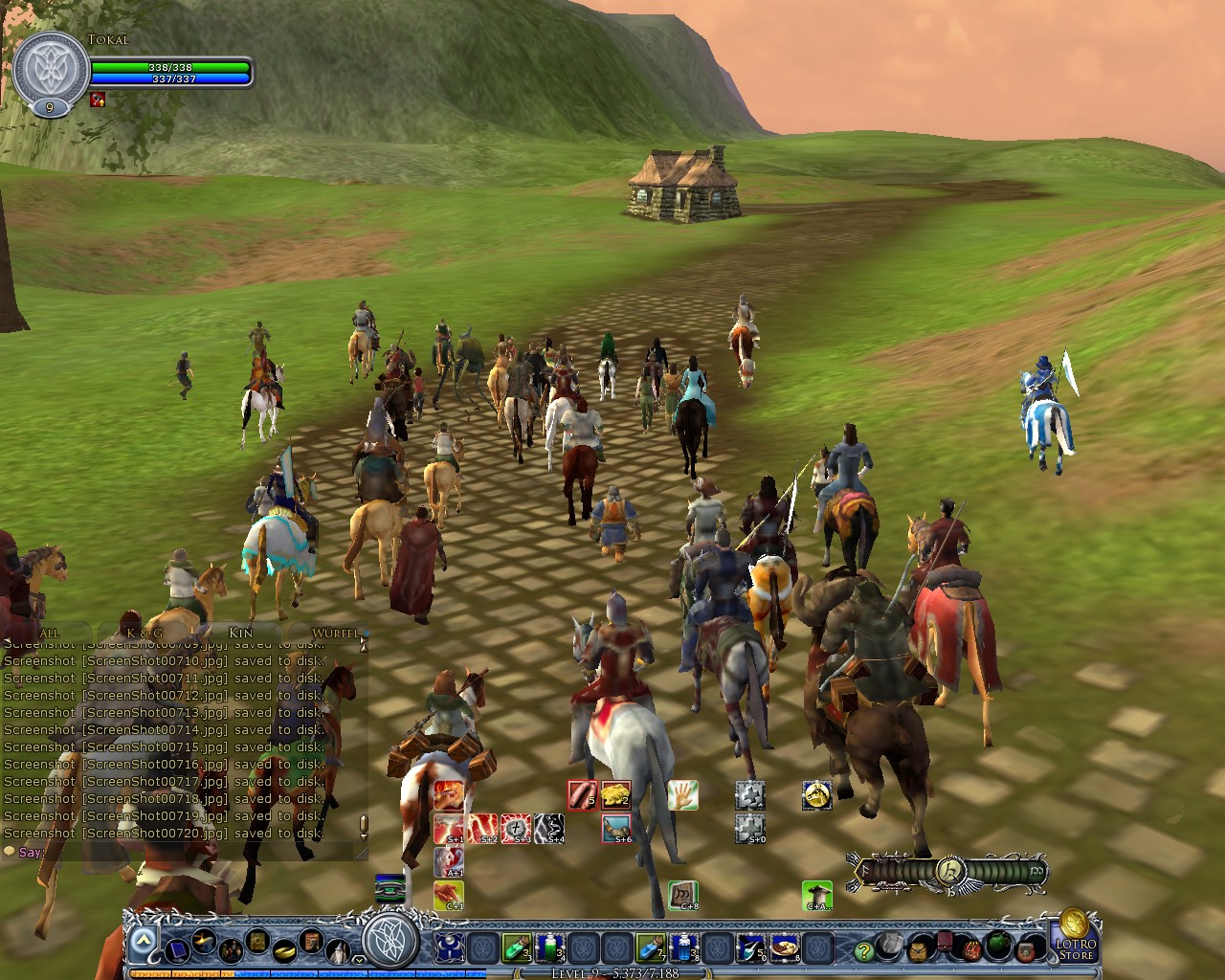This screenshot has height=980, width=1225.
Task: Use the blue potion quickslot showing 7
Action: (x=651, y=947)
